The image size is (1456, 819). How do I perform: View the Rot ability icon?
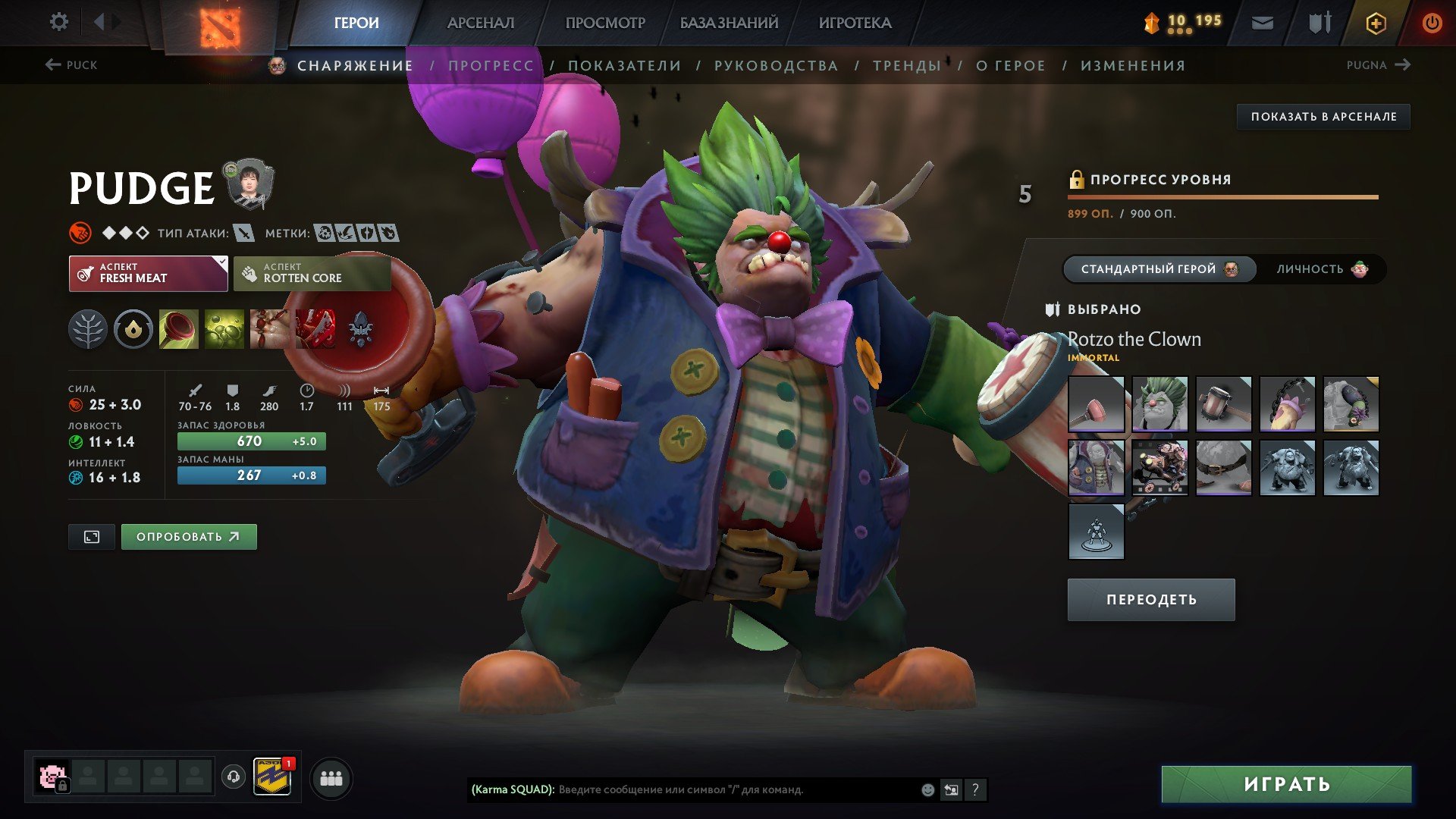(222, 329)
